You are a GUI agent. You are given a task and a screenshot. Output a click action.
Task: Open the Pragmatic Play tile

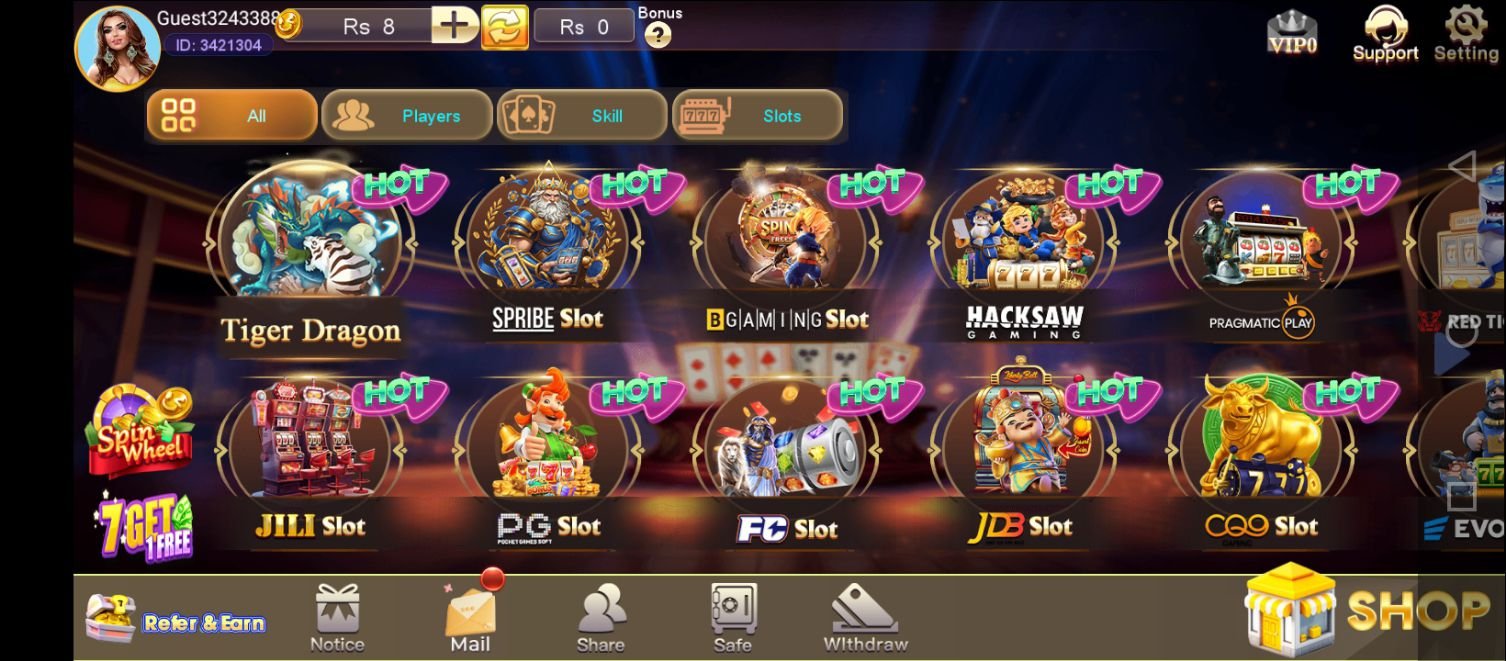[x=1260, y=245]
